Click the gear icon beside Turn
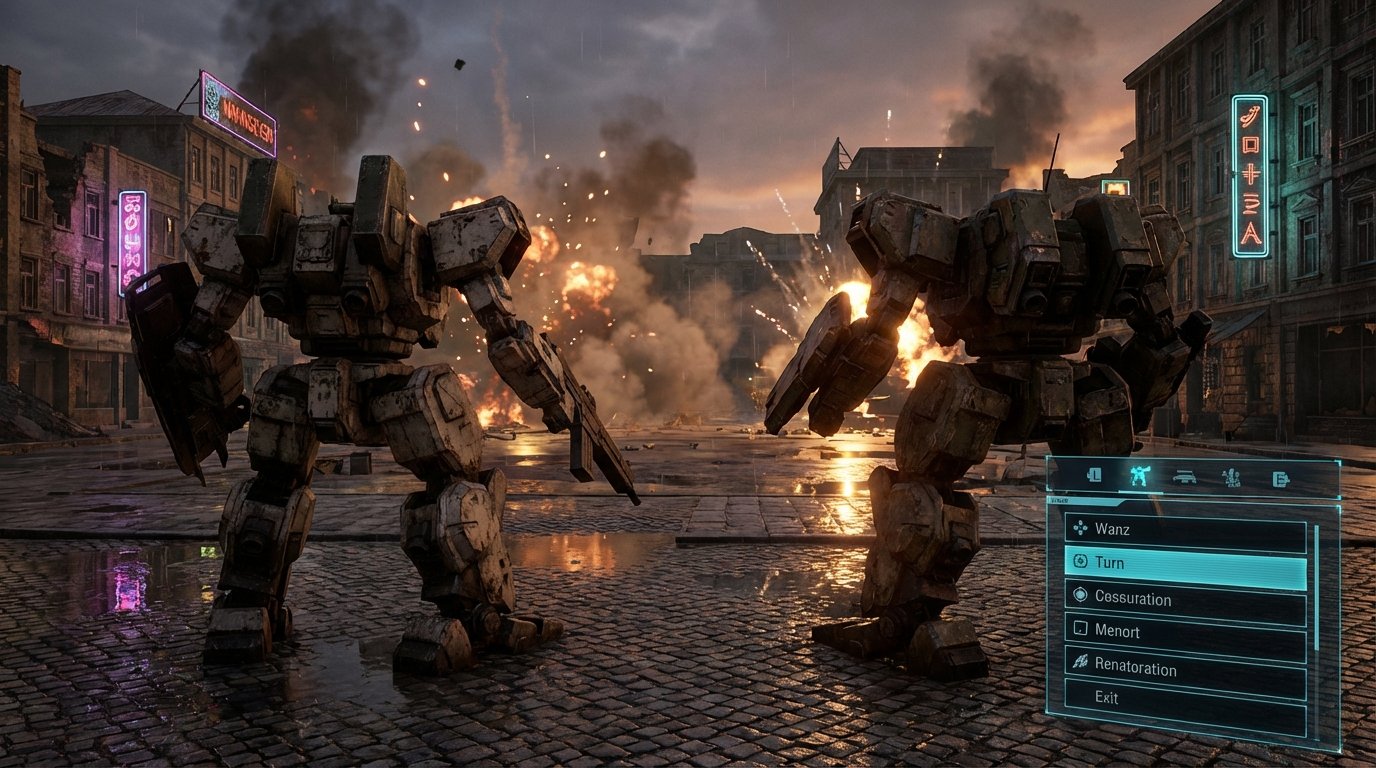 pyautogui.click(x=1080, y=562)
